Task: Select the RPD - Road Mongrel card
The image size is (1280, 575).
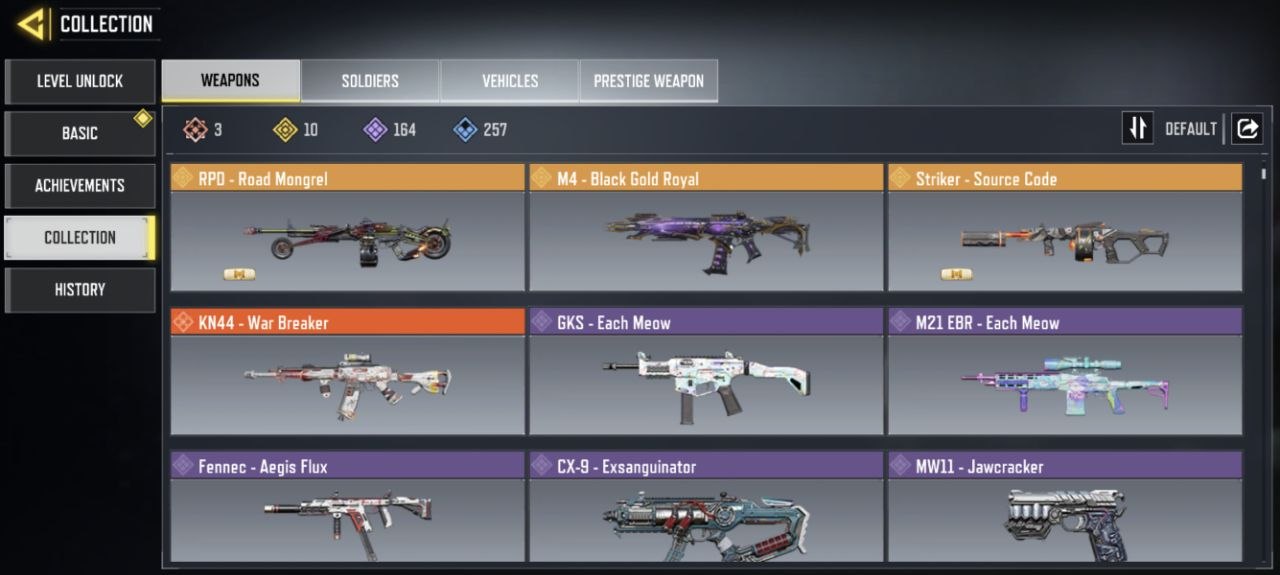Action: 347,228
